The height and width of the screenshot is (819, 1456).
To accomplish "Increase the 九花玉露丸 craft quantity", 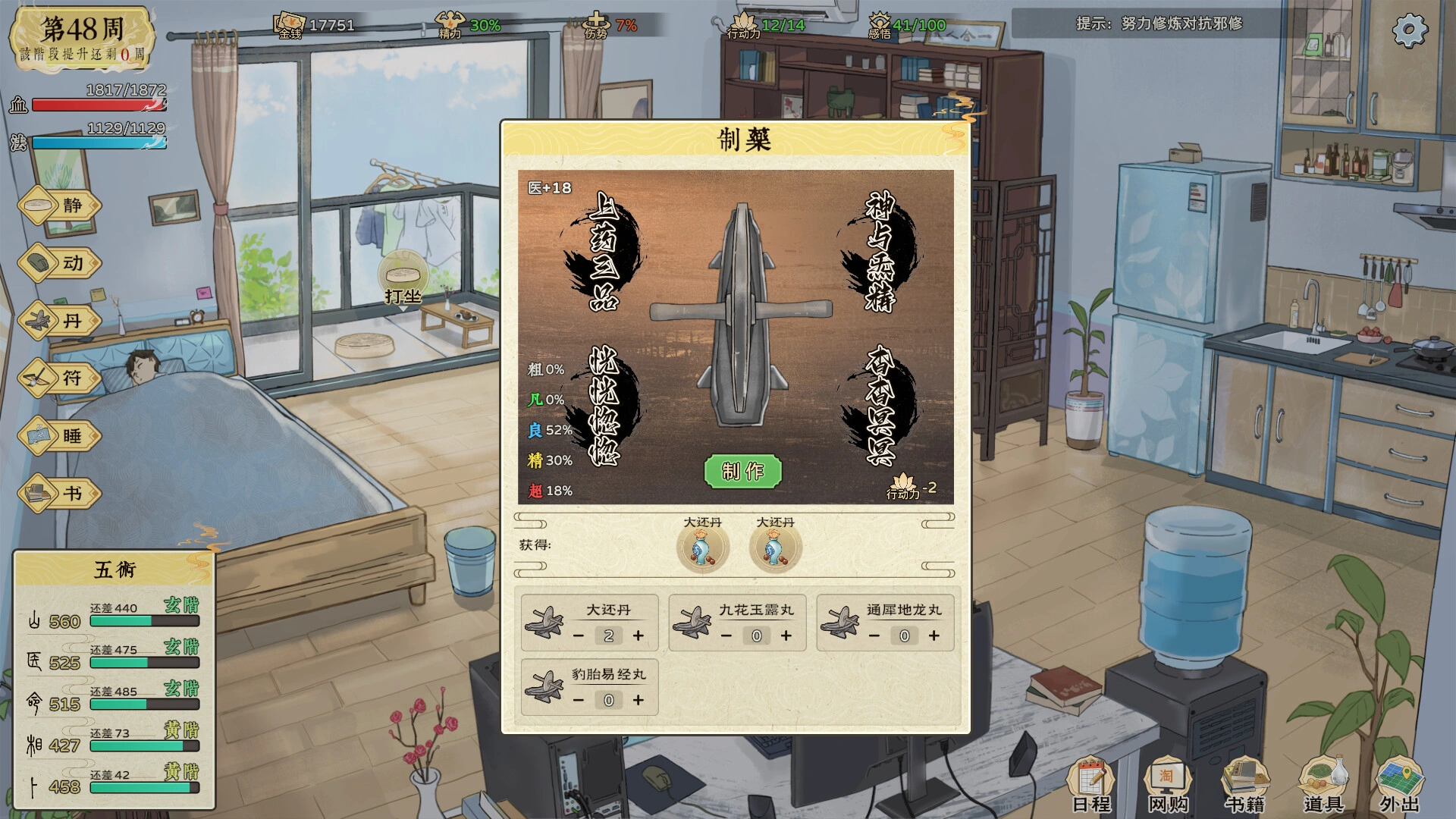I will (x=785, y=636).
